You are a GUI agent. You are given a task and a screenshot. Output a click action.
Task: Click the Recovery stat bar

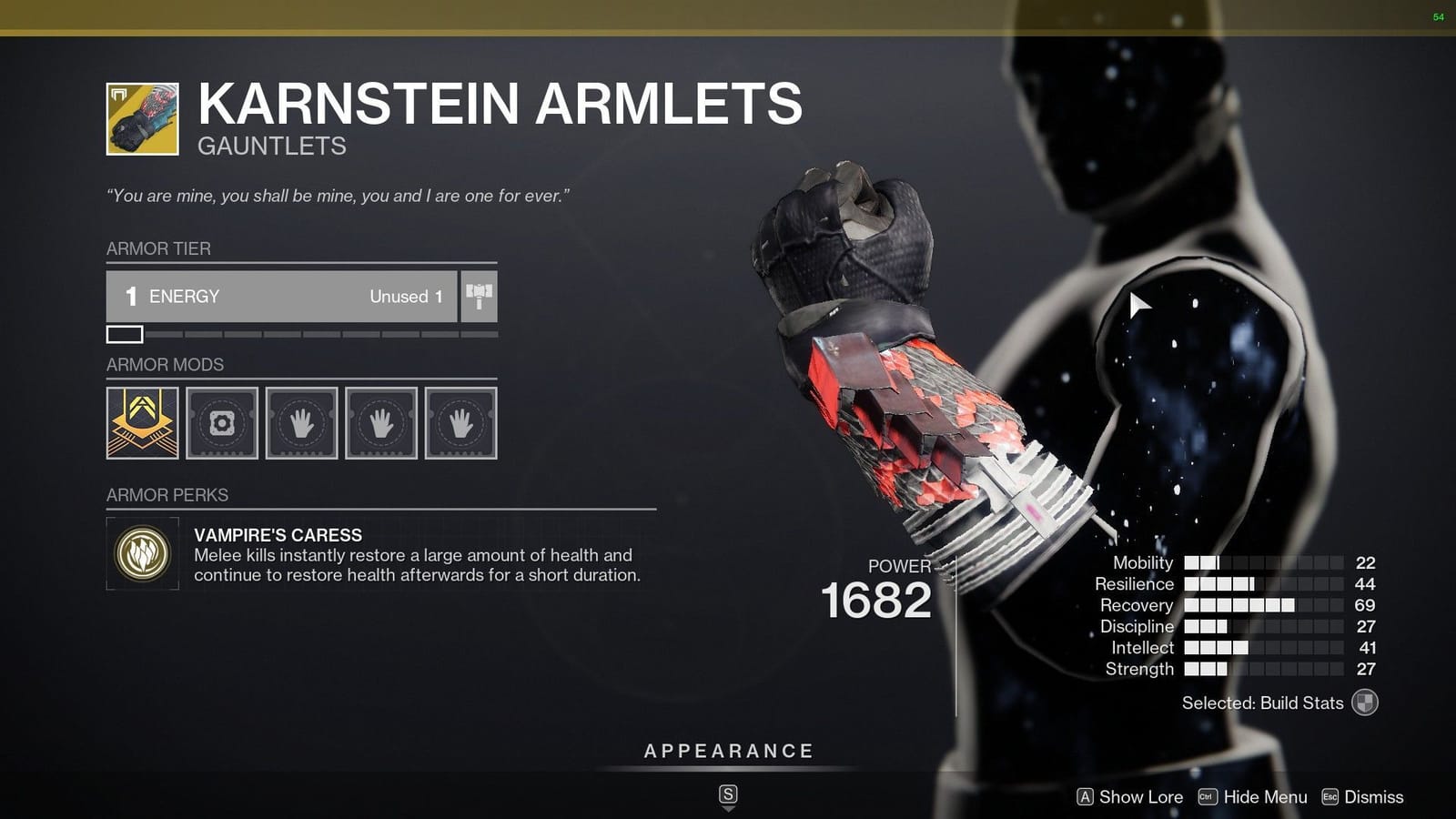point(1238,604)
